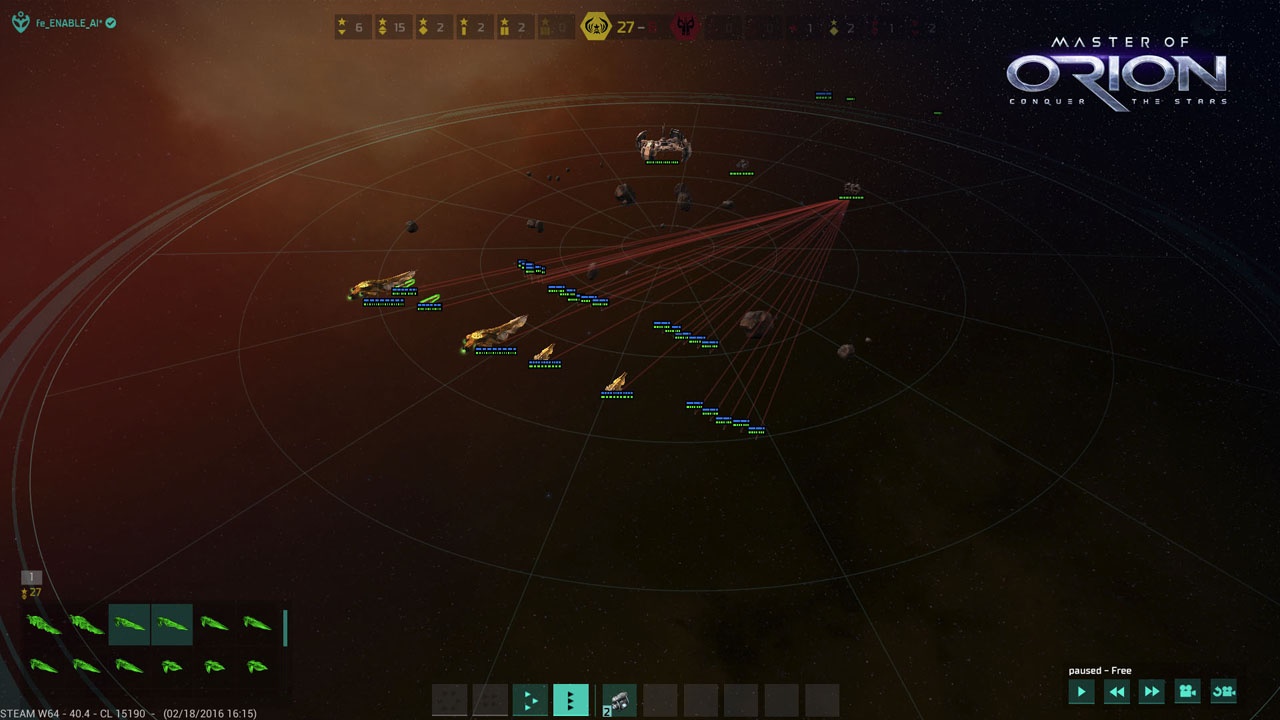Select the red enemy faction emblem

pyautogui.click(x=685, y=27)
